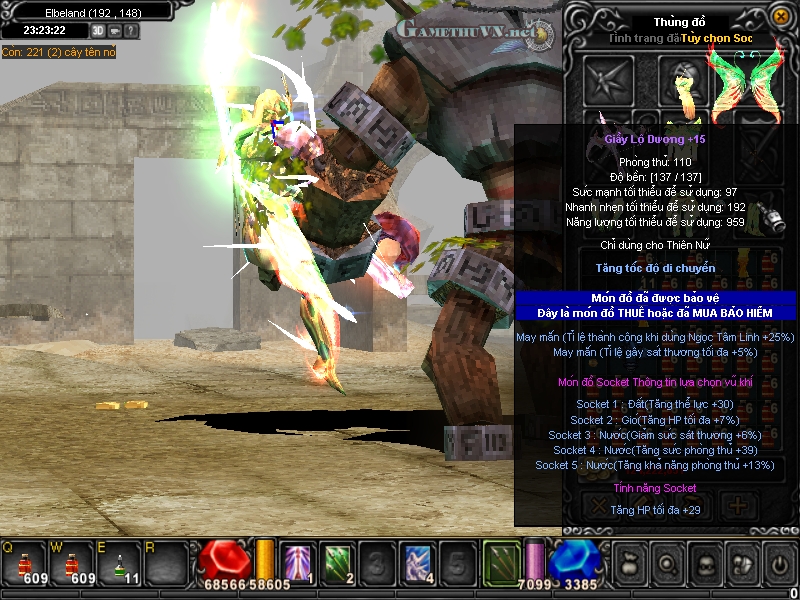Open help with the question mark button
The height and width of the screenshot is (600, 800).
(x=131, y=31)
